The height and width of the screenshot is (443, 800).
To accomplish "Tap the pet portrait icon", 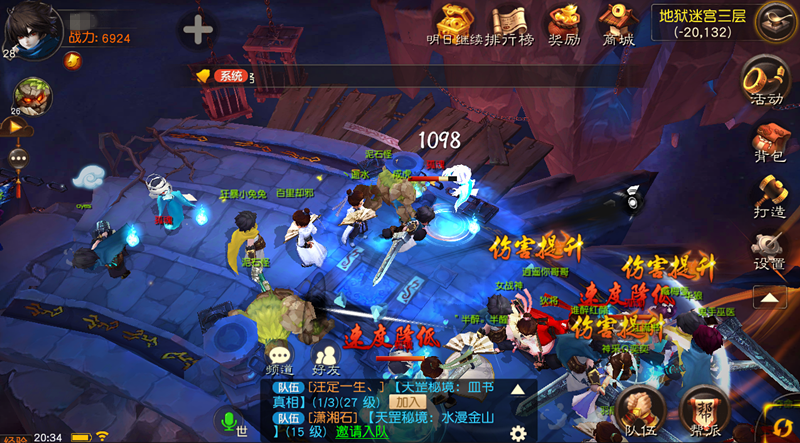I will coord(32,95).
